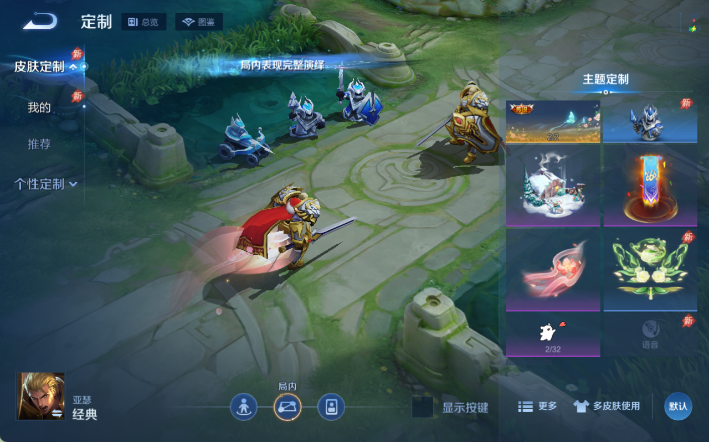This screenshot has height=442, width=709.
Task: Select 我的 in the side menu
Action: point(39,107)
